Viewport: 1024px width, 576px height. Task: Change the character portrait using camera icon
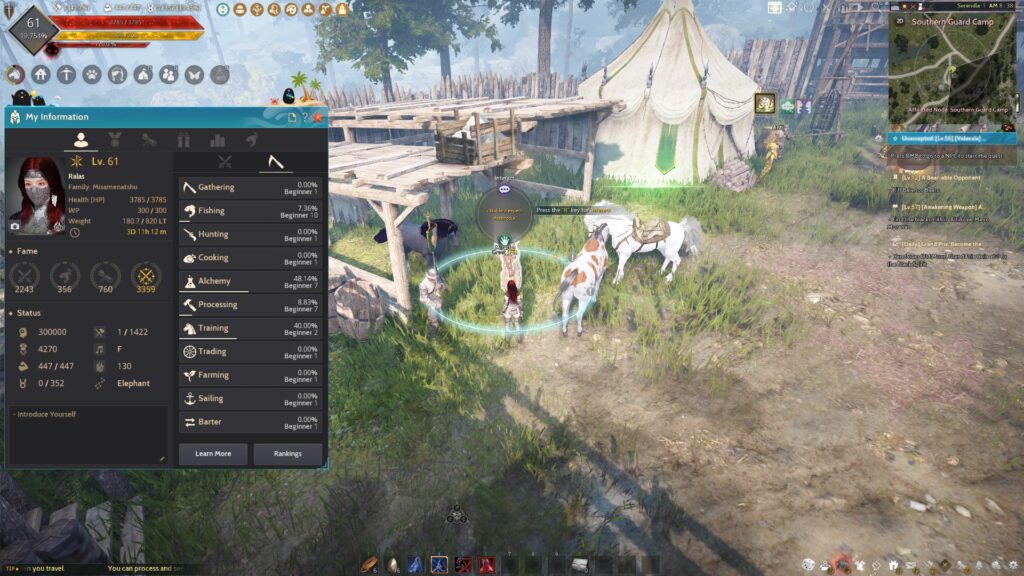pos(14,227)
